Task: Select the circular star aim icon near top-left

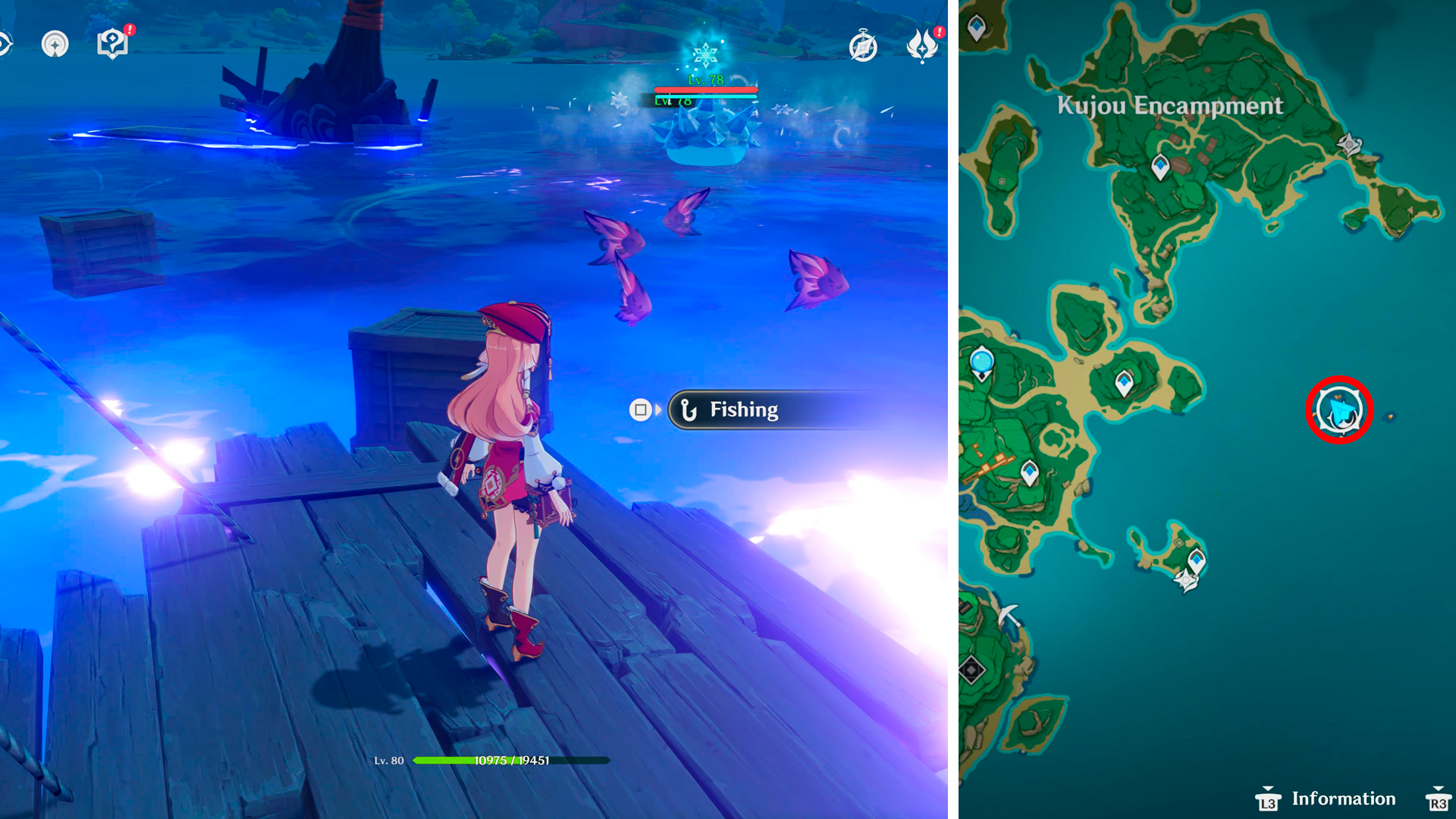Action: pyautogui.click(x=55, y=43)
